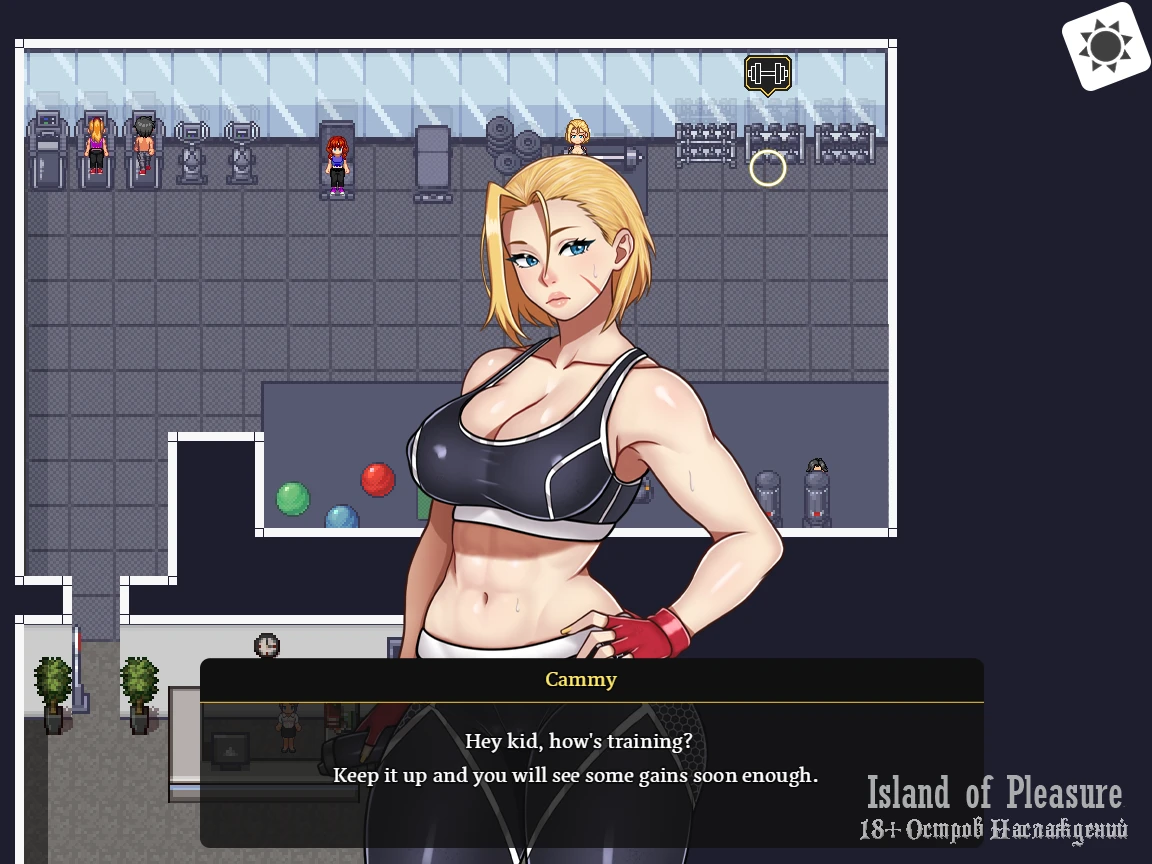Advance Cammy's dialogue text box
The width and height of the screenshot is (1152, 864).
tap(591, 760)
